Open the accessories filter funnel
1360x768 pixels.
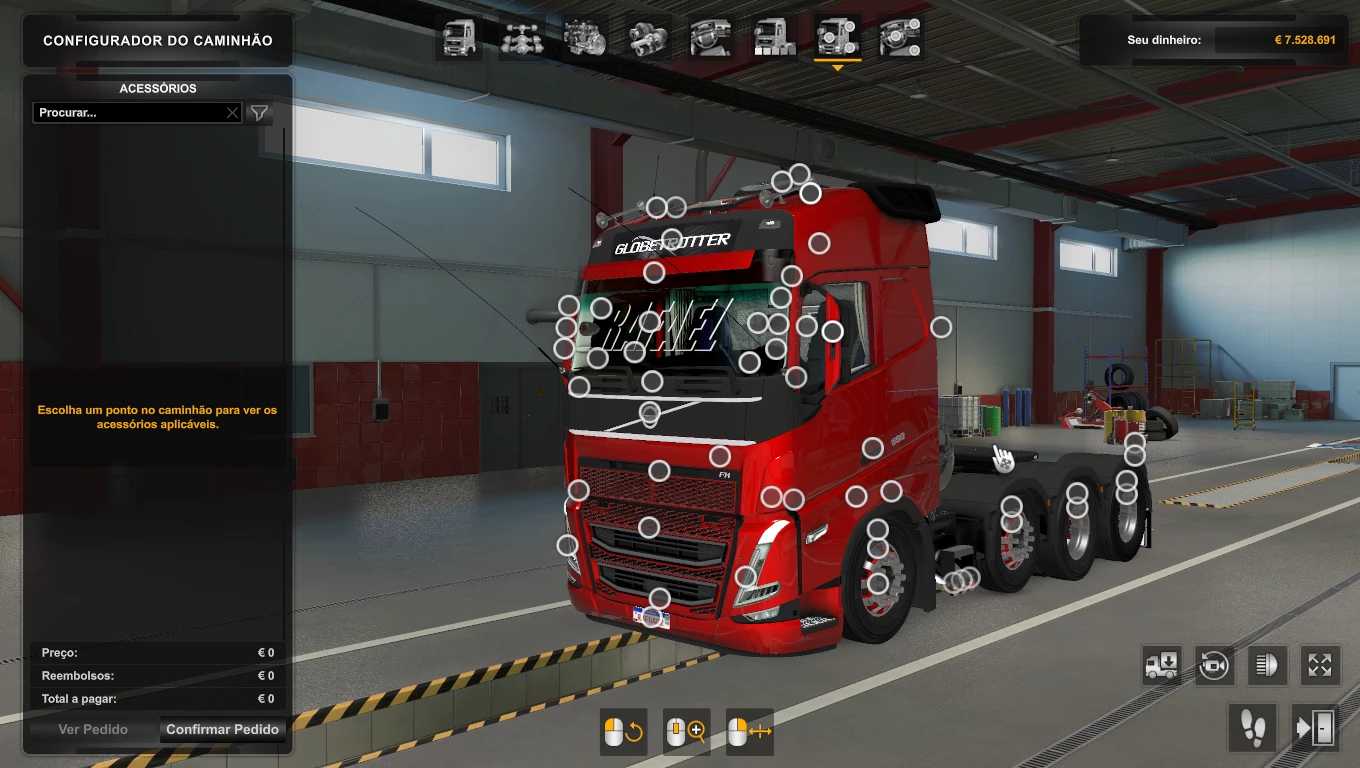[259, 113]
